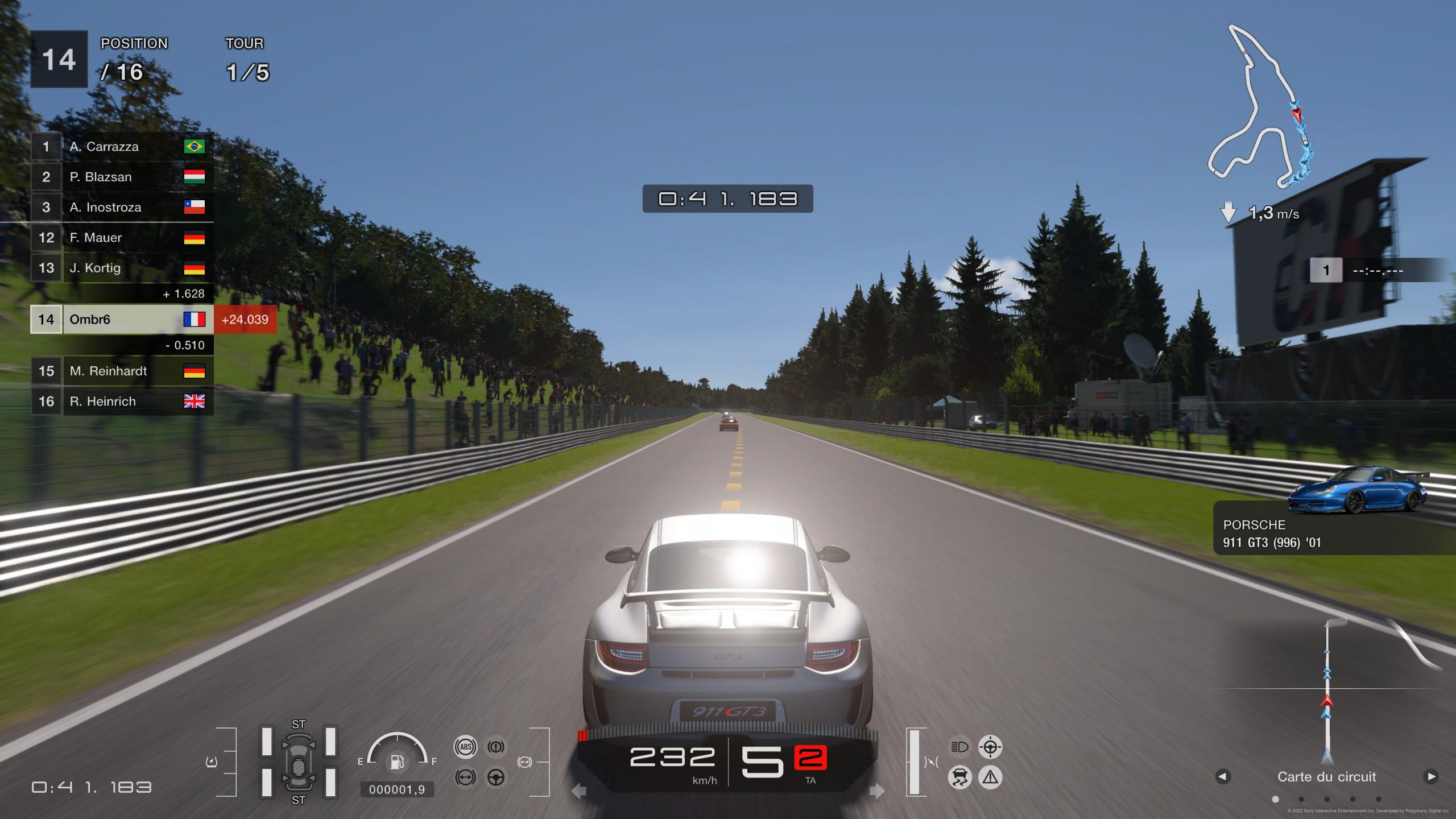This screenshot has width=1456, height=819.
Task: Click the French flag next to Ombr6
Action: 196,320
